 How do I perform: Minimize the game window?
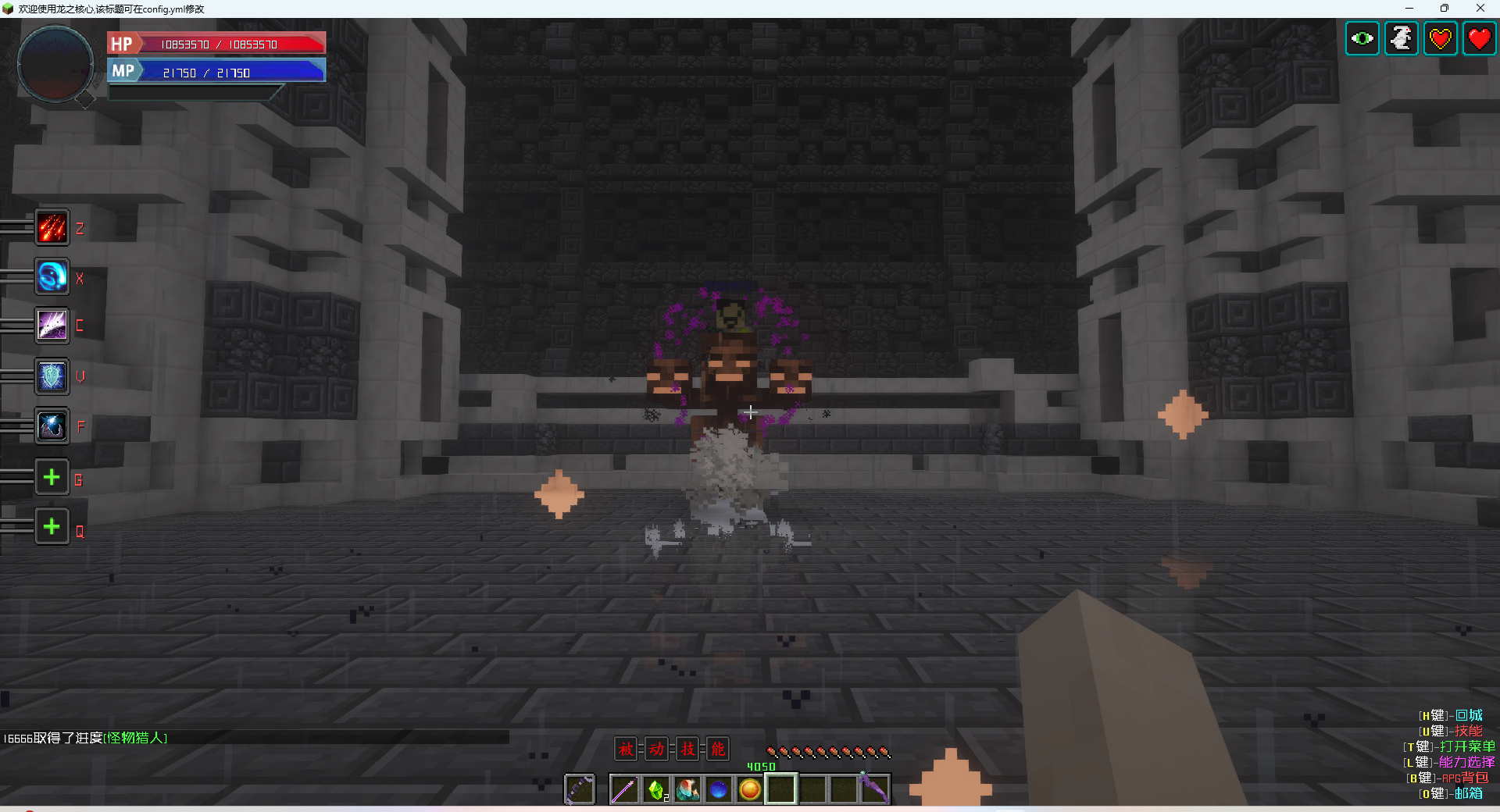coord(1409,9)
